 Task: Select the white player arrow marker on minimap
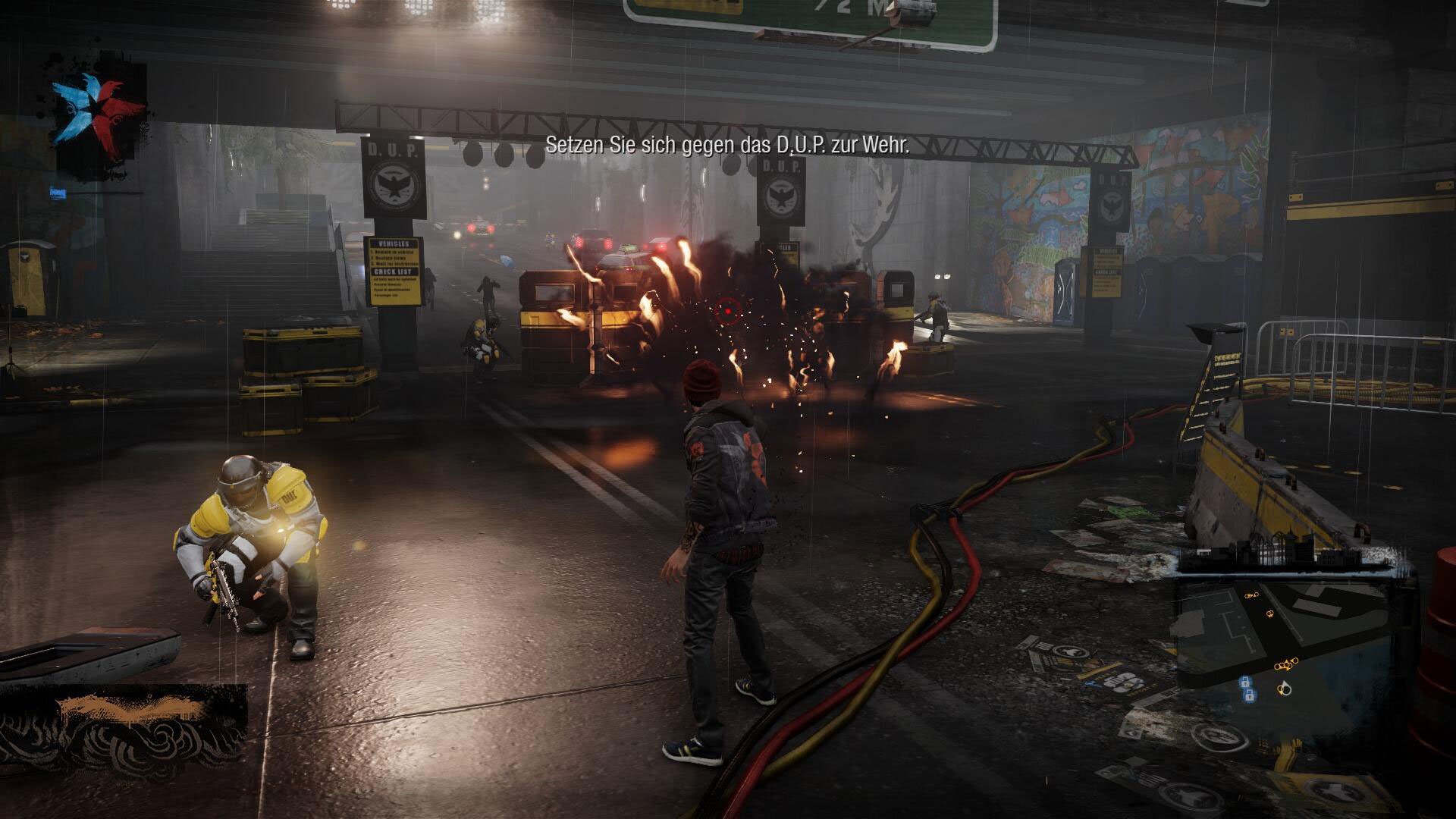point(1285,688)
